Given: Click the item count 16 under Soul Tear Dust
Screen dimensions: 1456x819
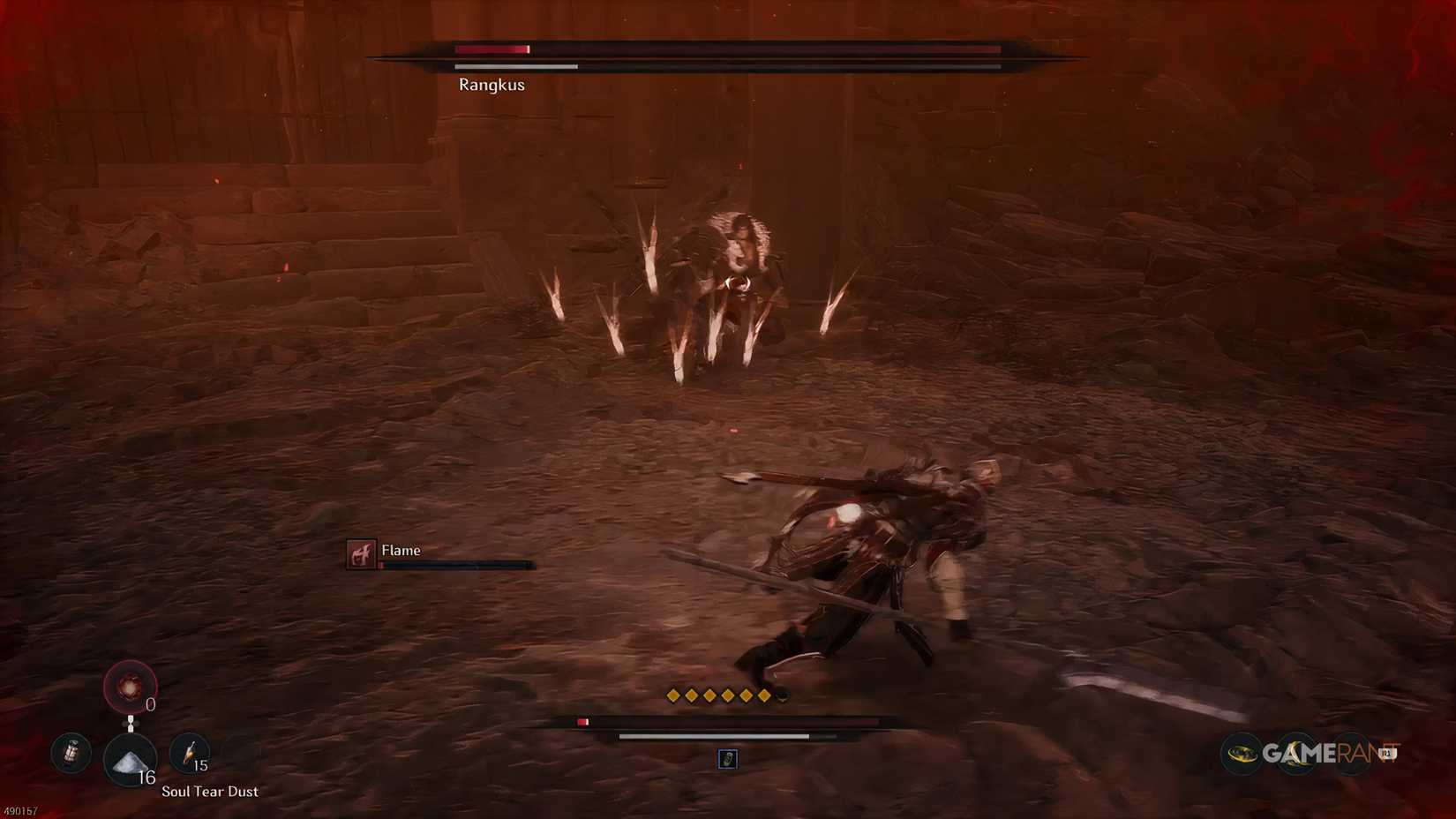Looking at the screenshot, I should coord(146,777).
